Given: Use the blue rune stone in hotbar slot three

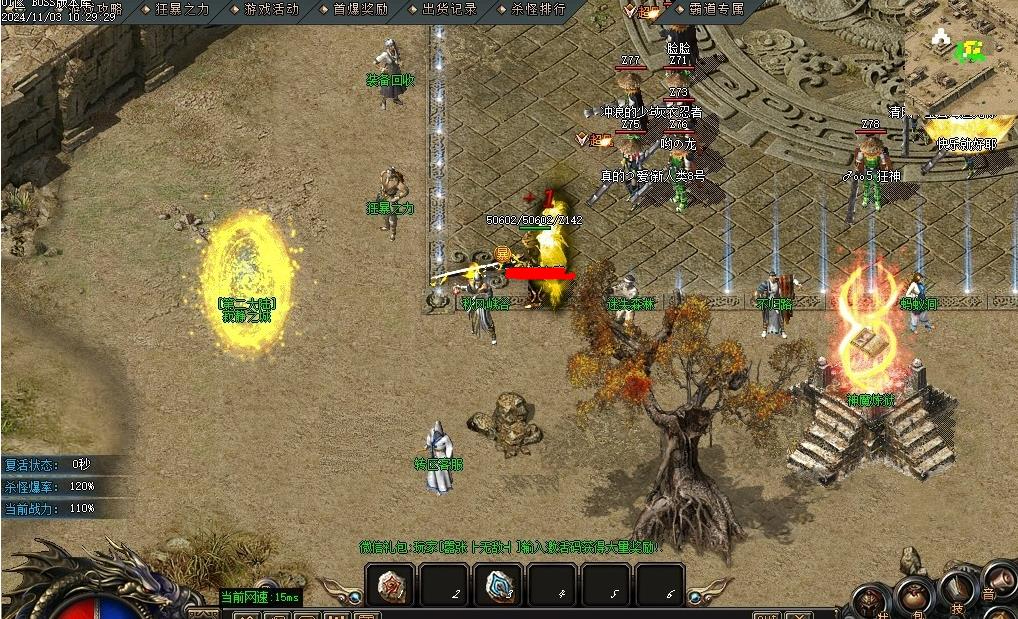Looking at the screenshot, I should pos(497,586).
